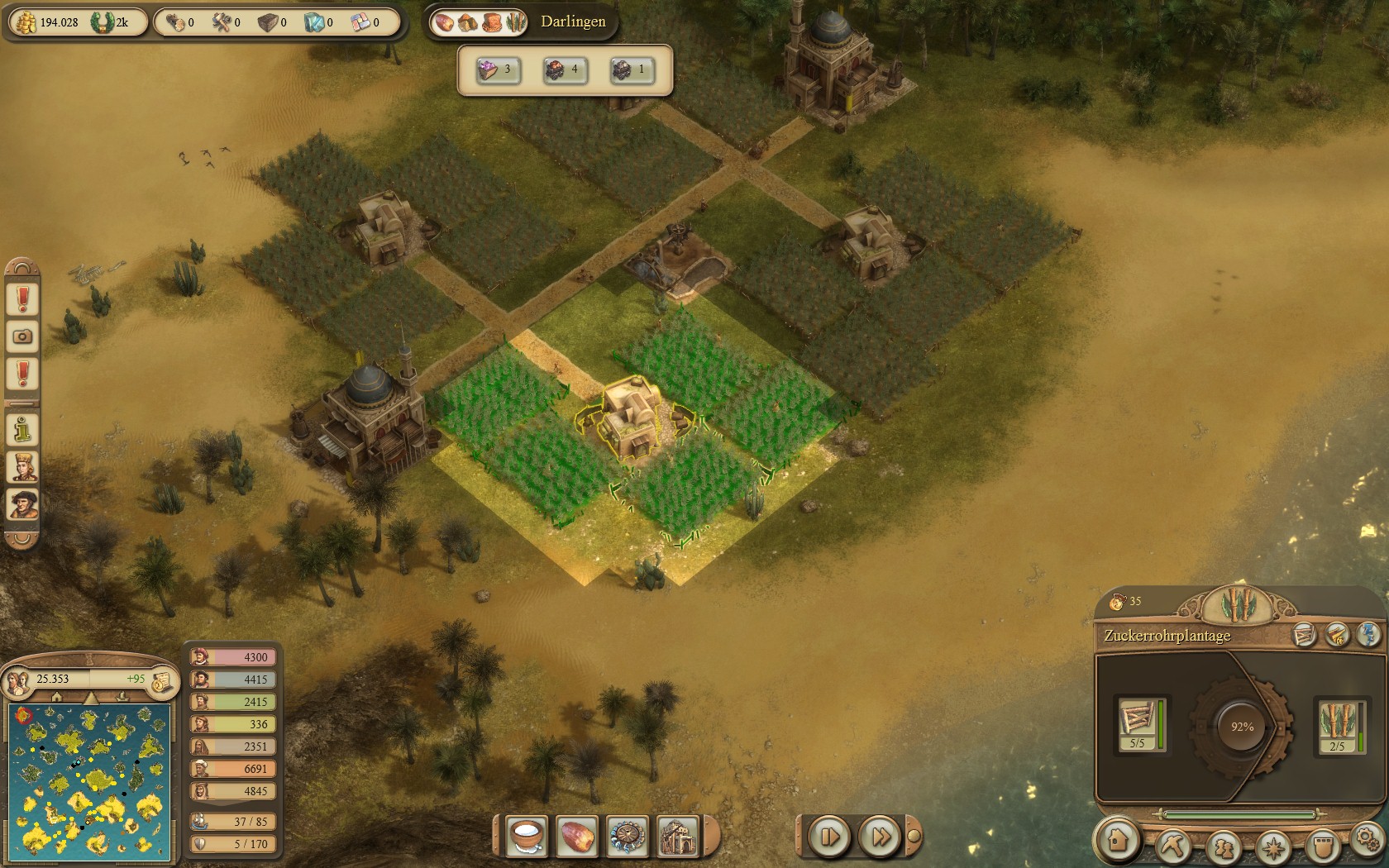Screen dimensions: 1389x868
Task: Select the water wheel quick-build slot
Action: click(627, 837)
